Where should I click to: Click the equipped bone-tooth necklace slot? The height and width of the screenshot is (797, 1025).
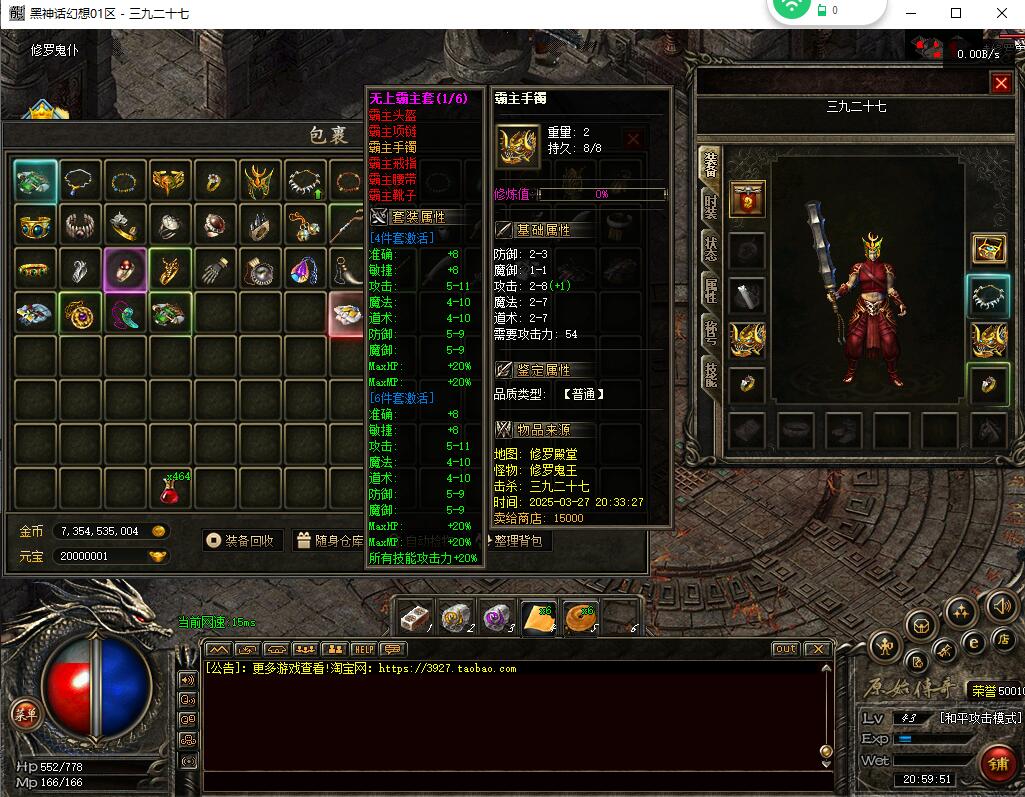(x=989, y=296)
